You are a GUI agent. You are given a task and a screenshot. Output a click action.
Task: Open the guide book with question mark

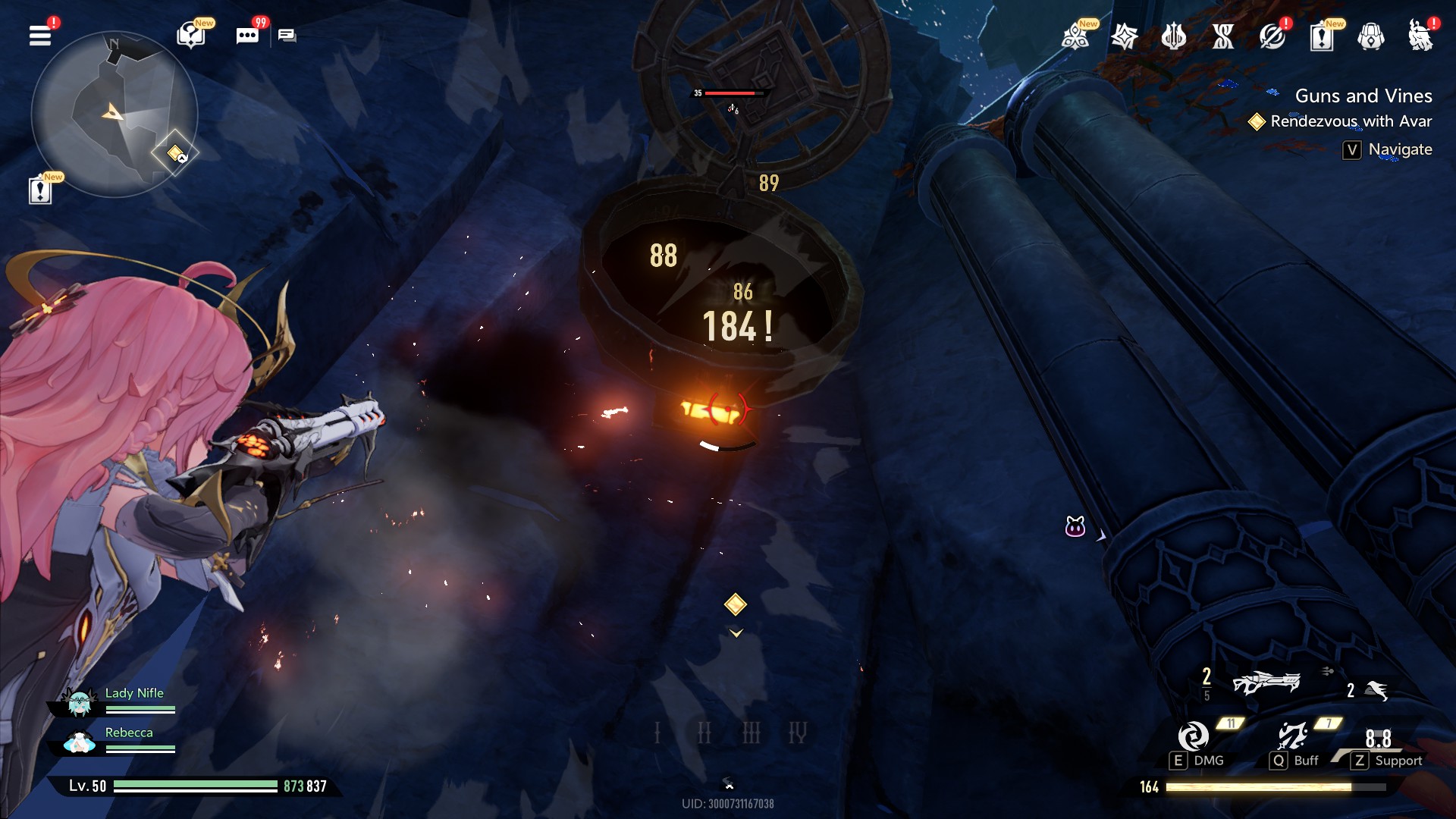point(191,36)
